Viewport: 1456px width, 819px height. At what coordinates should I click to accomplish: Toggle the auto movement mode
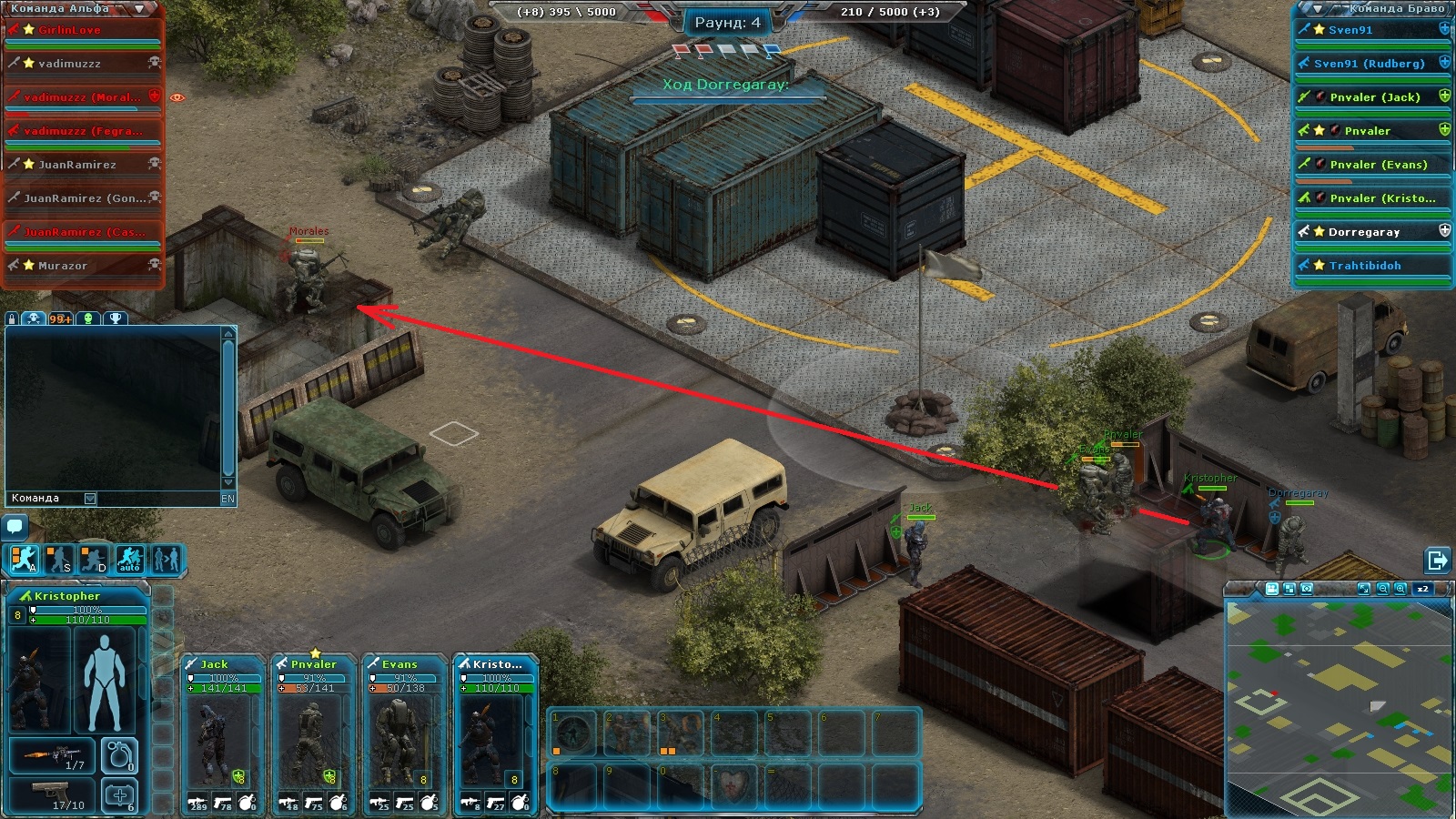pos(129,560)
